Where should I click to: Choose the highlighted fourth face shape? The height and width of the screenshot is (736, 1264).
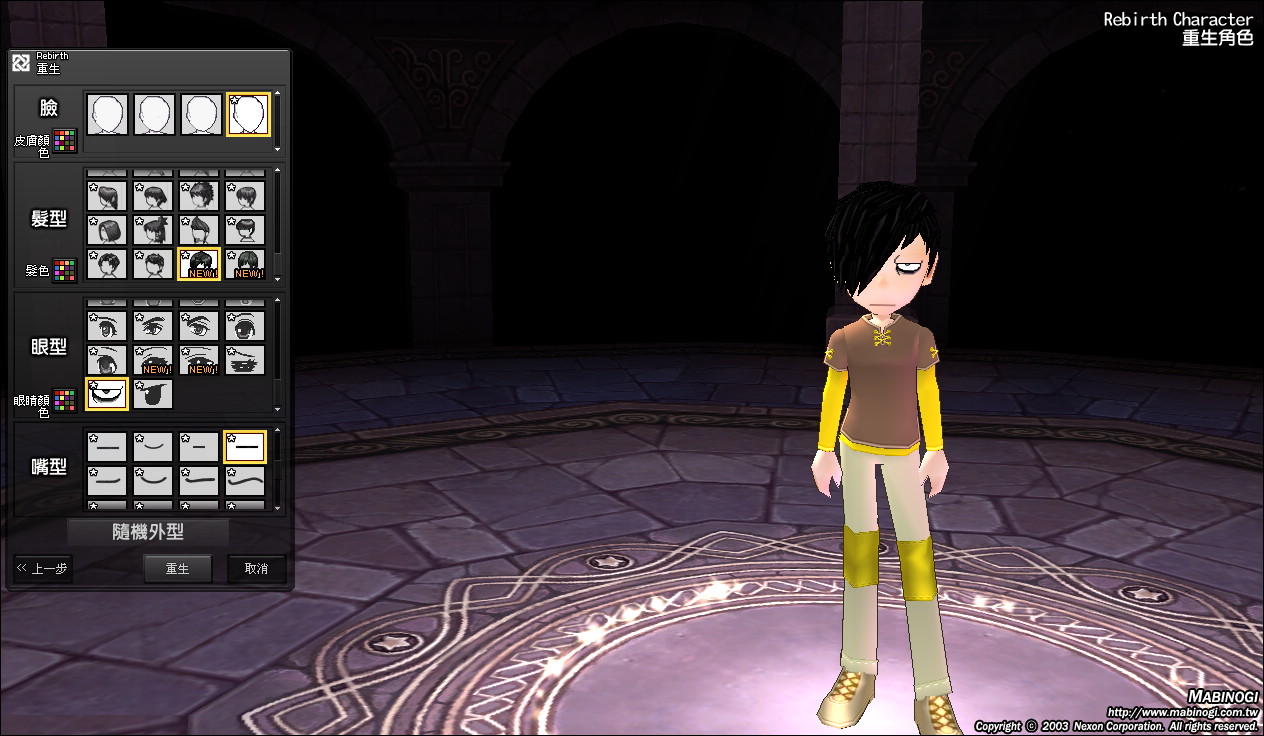pyautogui.click(x=247, y=114)
